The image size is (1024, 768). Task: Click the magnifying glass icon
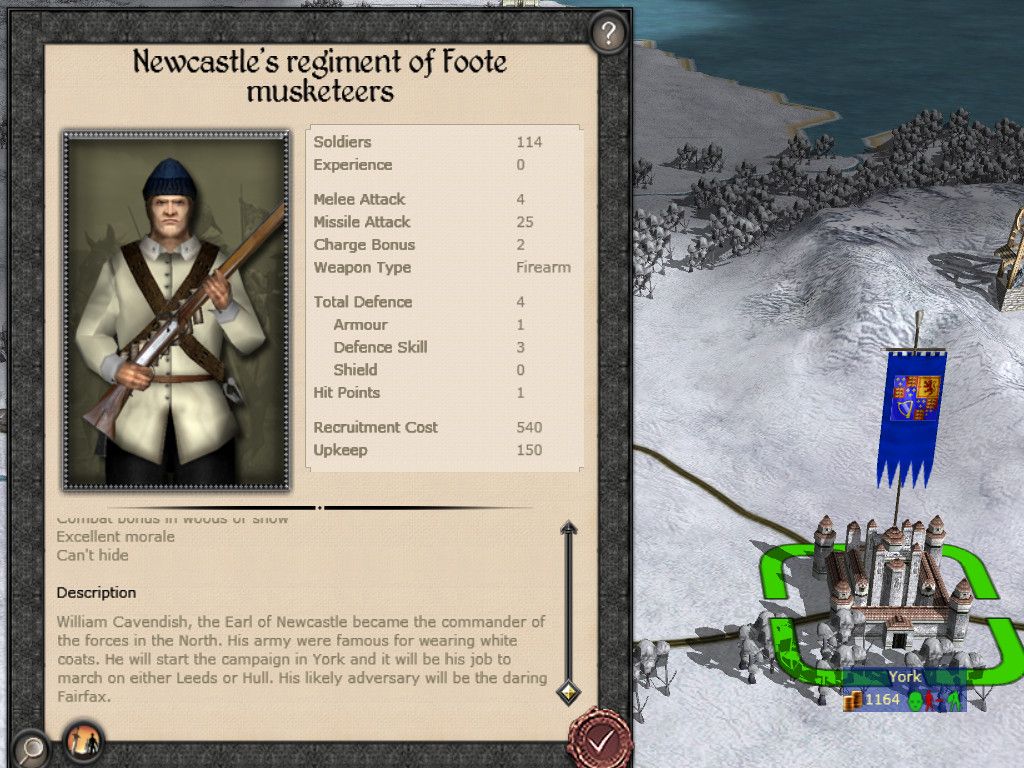[32, 746]
